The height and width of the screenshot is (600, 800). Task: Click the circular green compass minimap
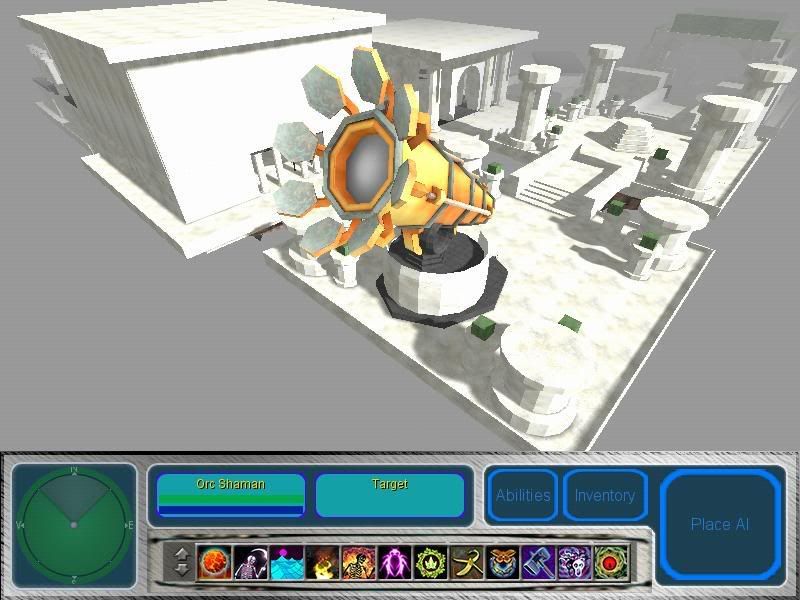pyautogui.click(x=74, y=523)
